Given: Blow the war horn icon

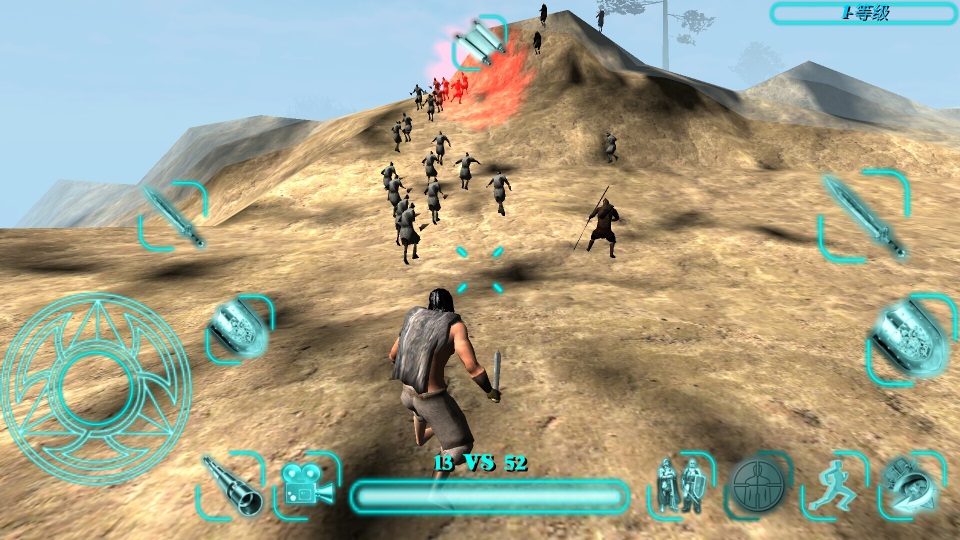Looking at the screenshot, I should click(911, 485).
